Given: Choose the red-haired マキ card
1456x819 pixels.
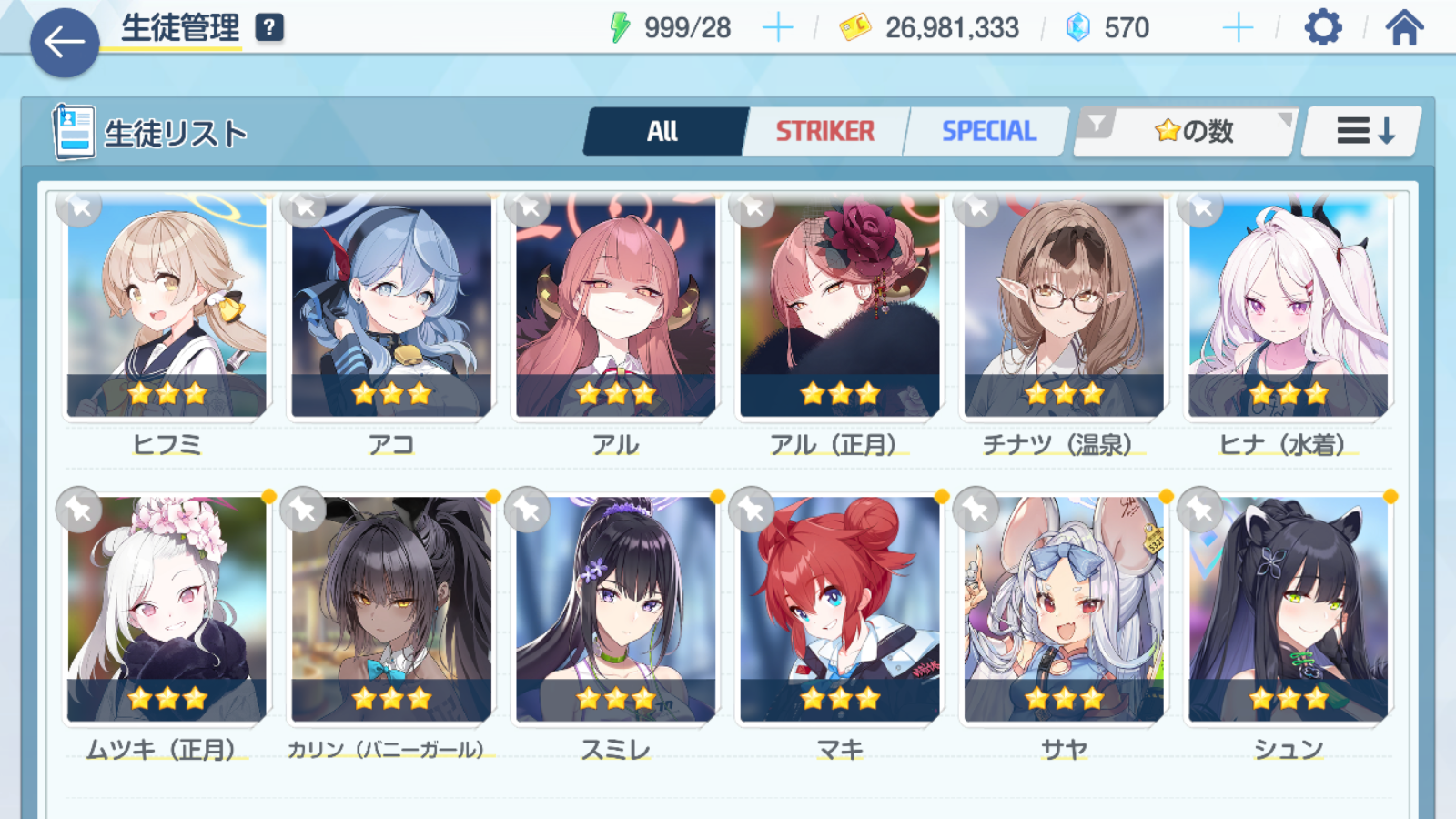Looking at the screenshot, I should click(x=840, y=610).
